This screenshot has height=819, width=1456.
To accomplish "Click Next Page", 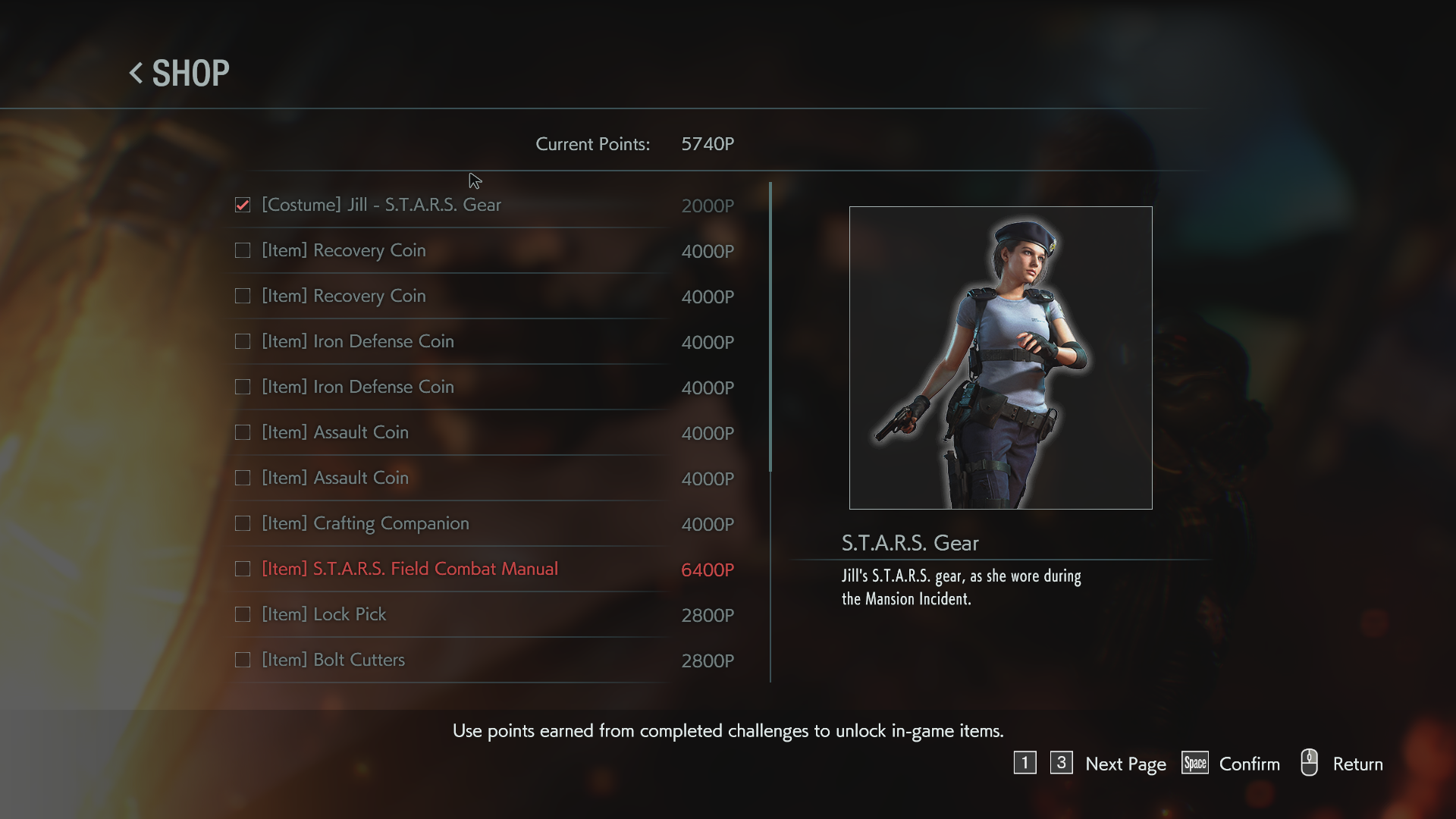I will [x=1125, y=764].
